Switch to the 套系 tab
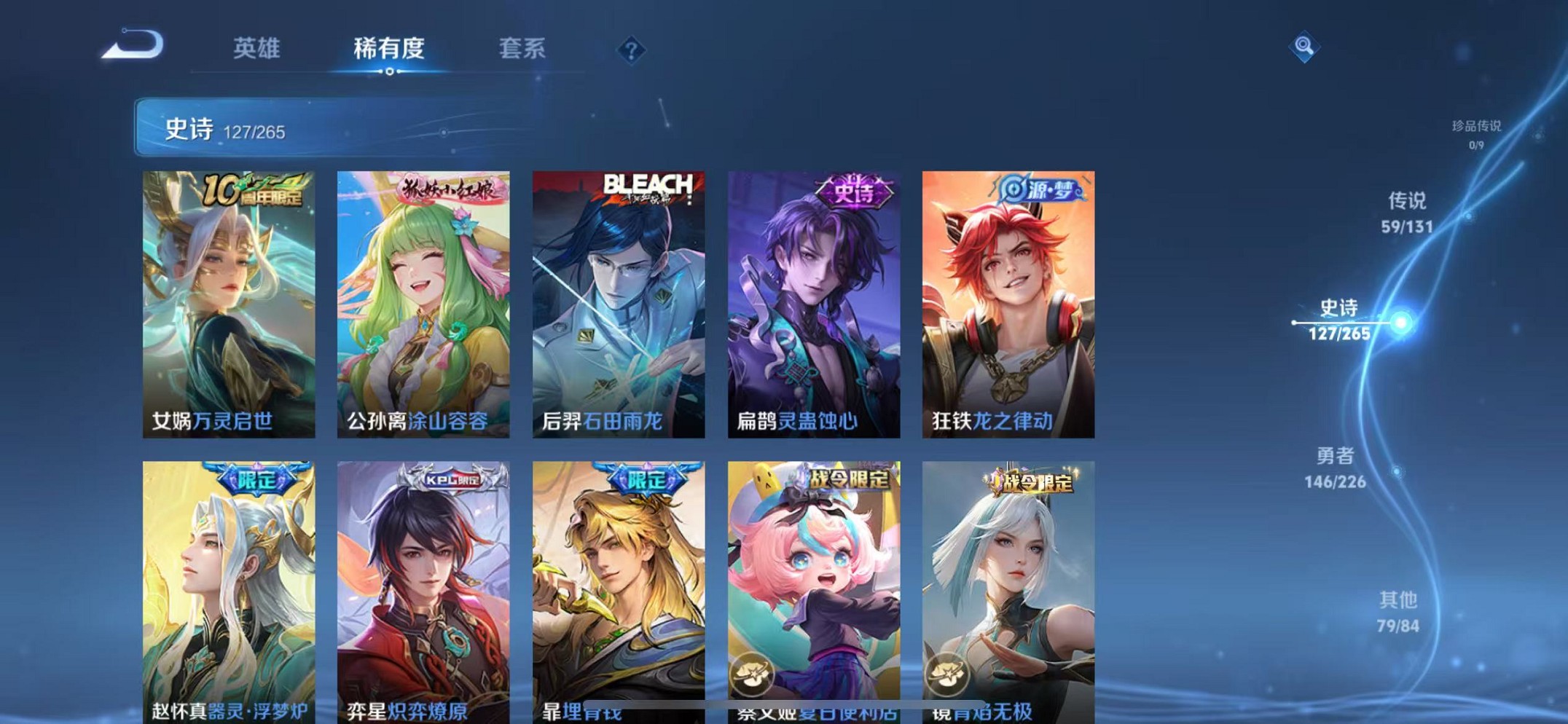The height and width of the screenshot is (724, 1568). click(521, 48)
